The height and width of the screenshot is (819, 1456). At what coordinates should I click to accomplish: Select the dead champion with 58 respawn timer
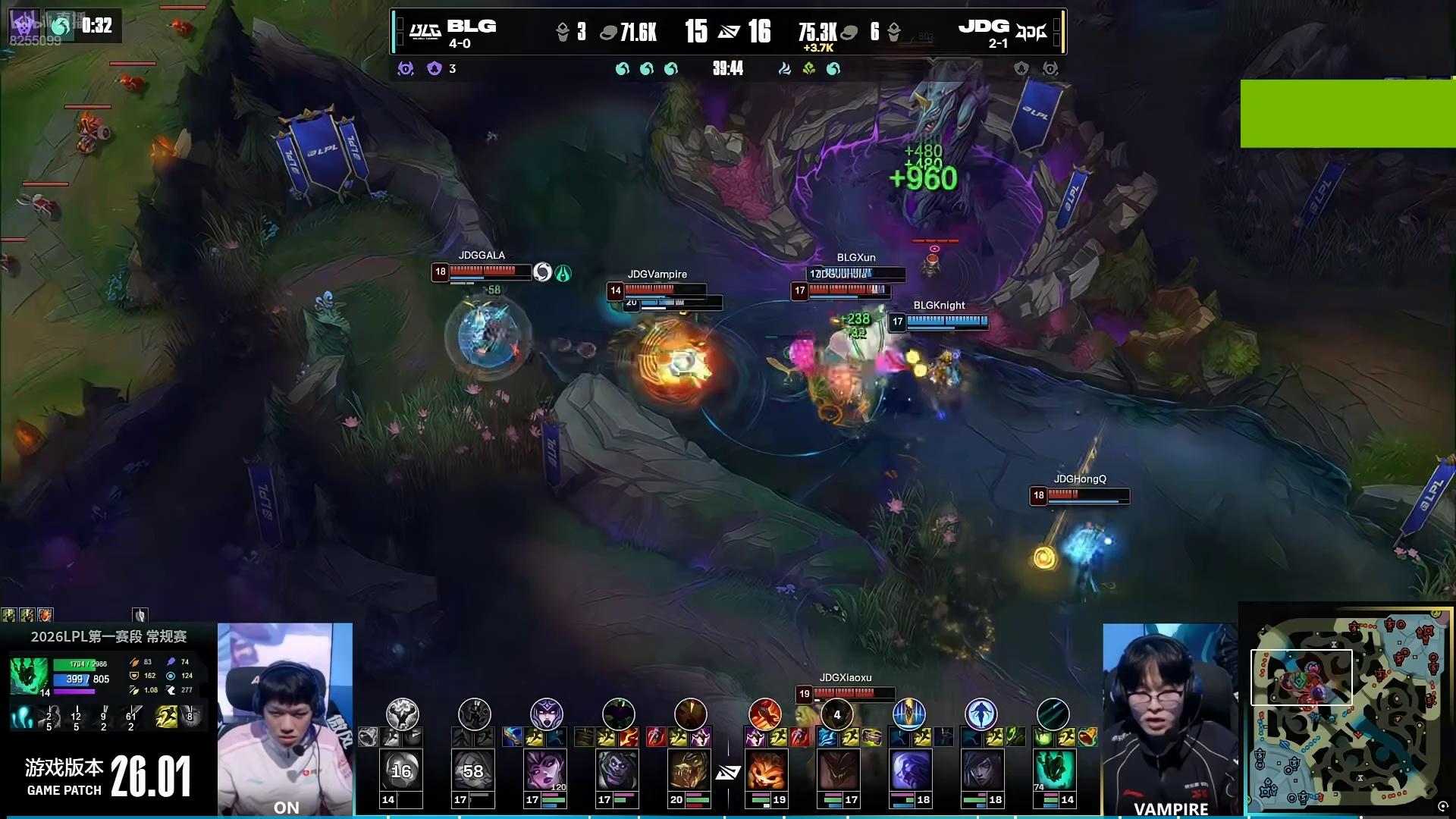click(x=473, y=770)
